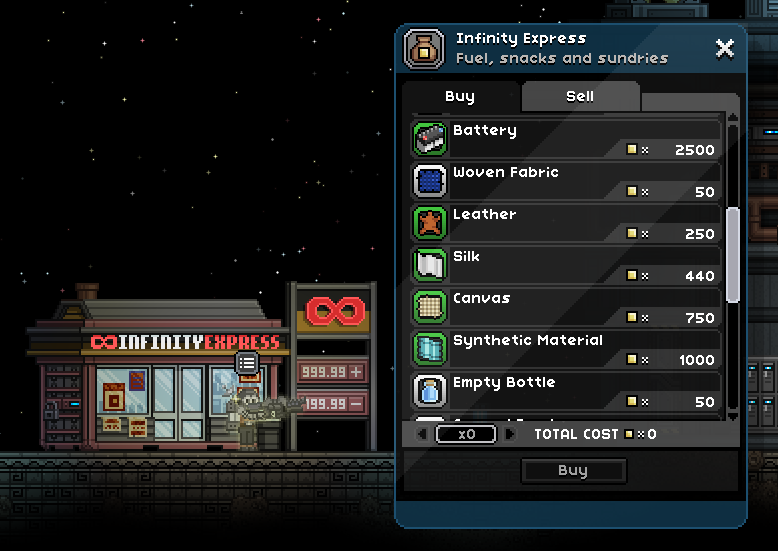Close the Infinity Express shop window

tap(725, 48)
